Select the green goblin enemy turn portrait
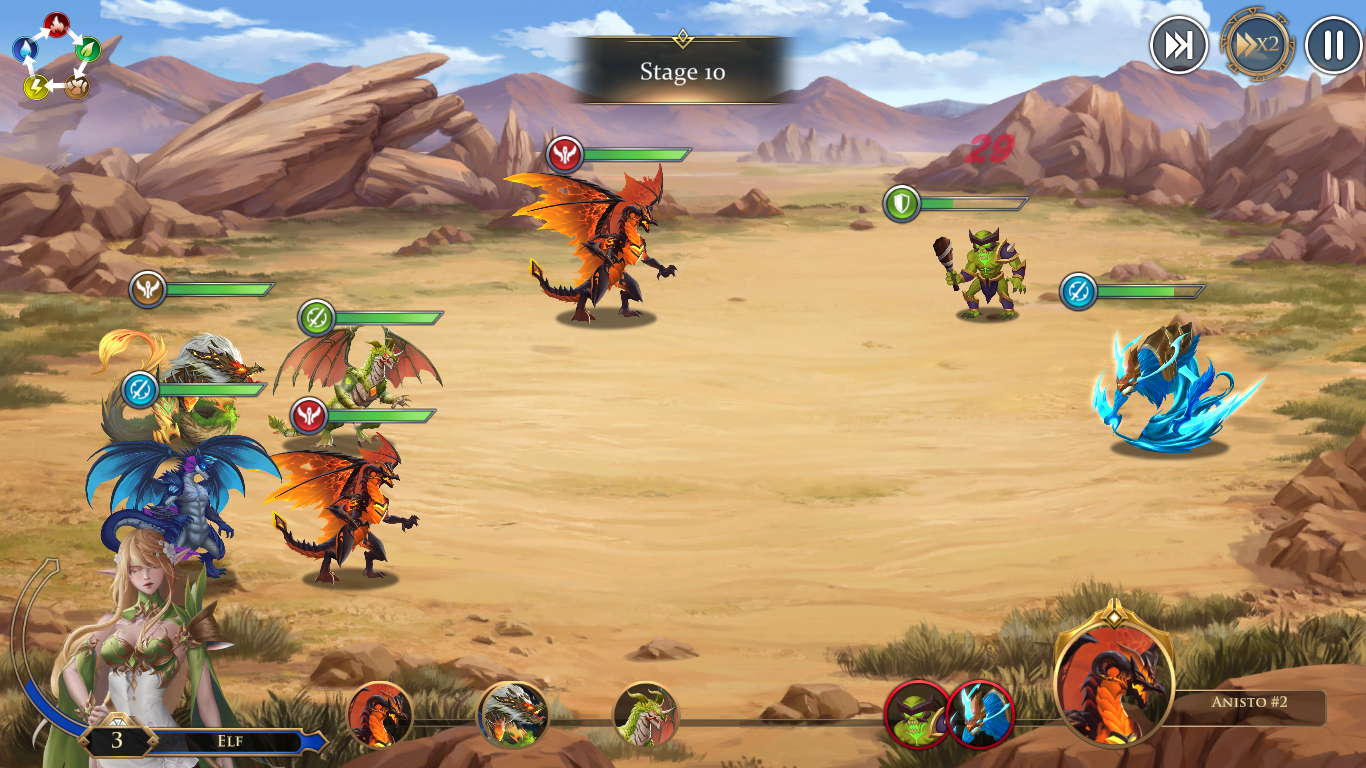 (x=917, y=714)
